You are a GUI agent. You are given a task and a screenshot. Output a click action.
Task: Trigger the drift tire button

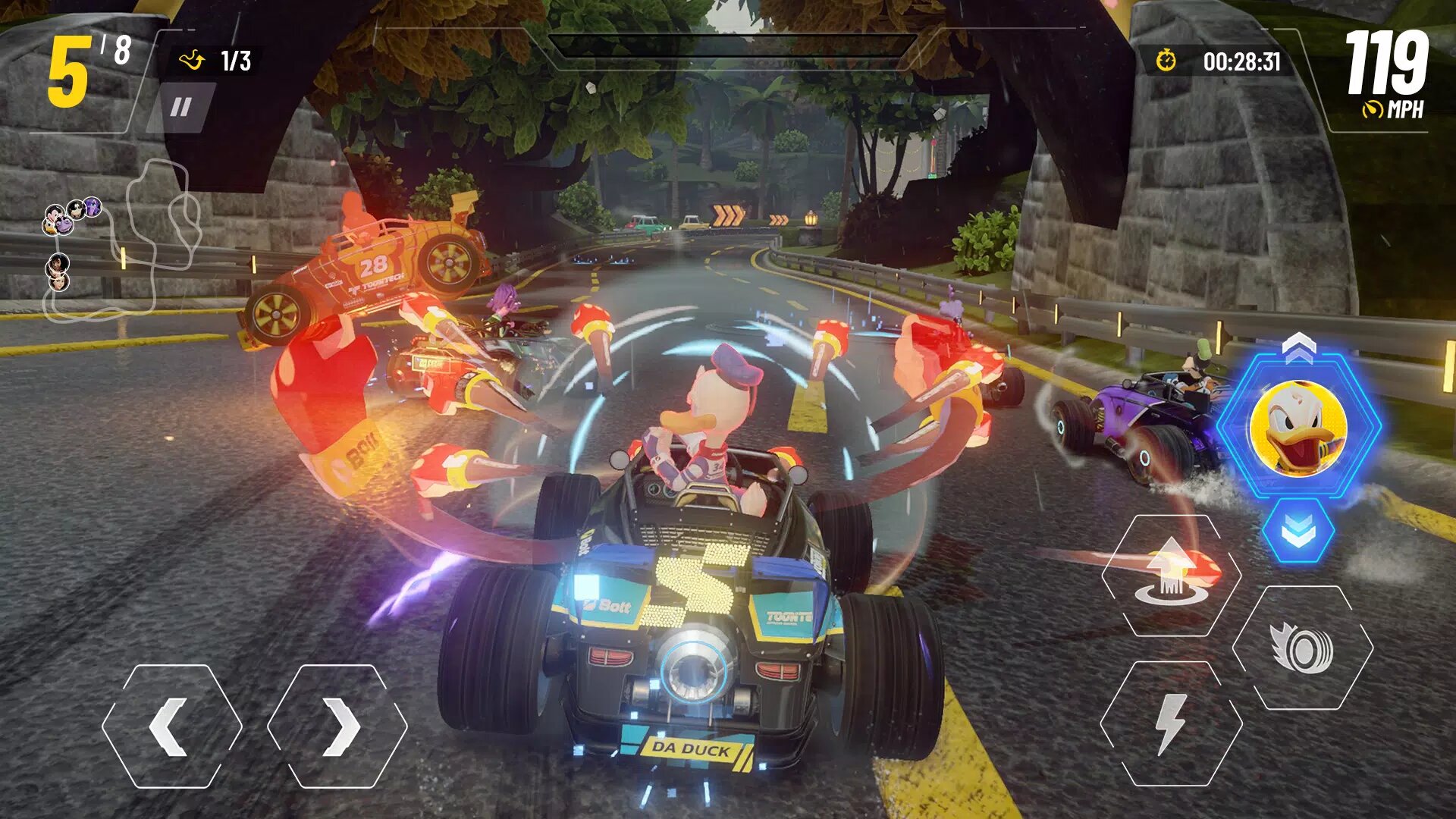(x=1302, y=648)
